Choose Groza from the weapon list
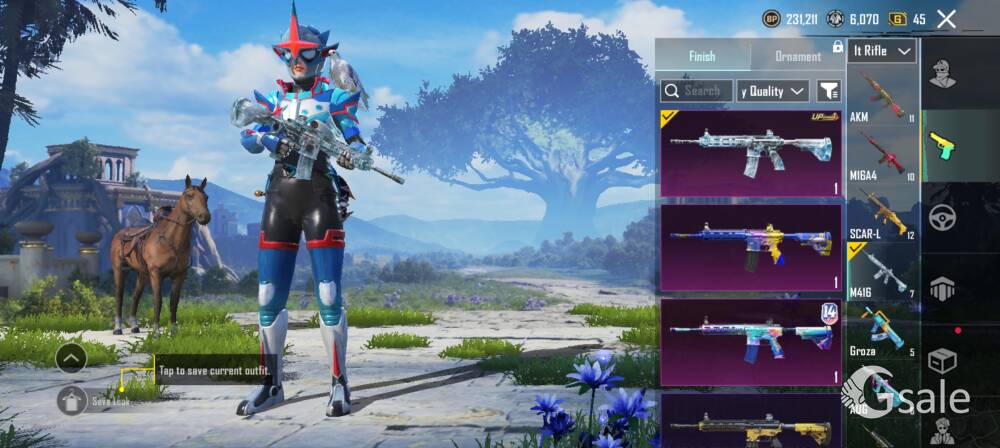1000x448 pixels. click(x=882, y=330)
